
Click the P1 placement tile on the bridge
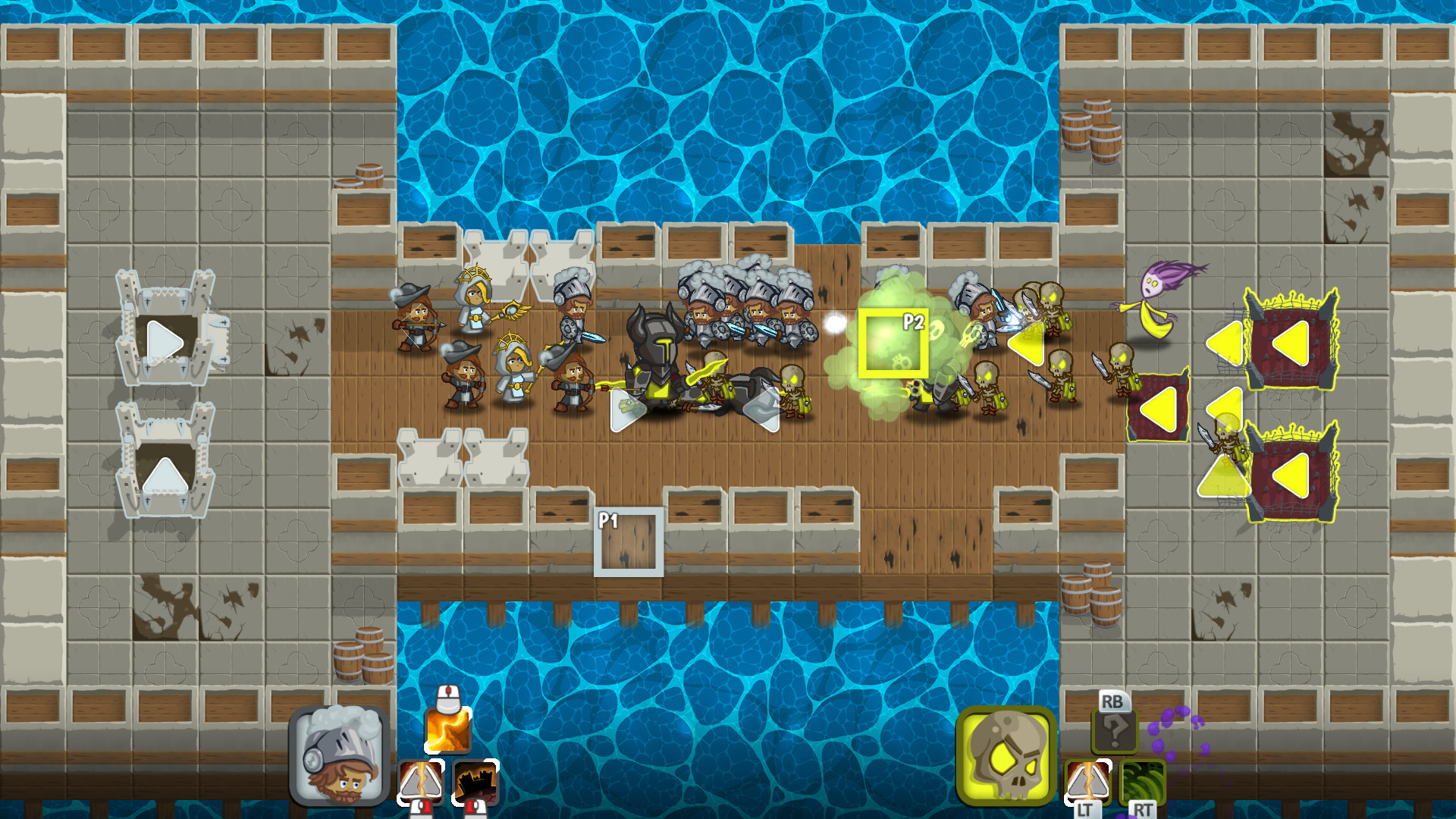click(627, 541)
